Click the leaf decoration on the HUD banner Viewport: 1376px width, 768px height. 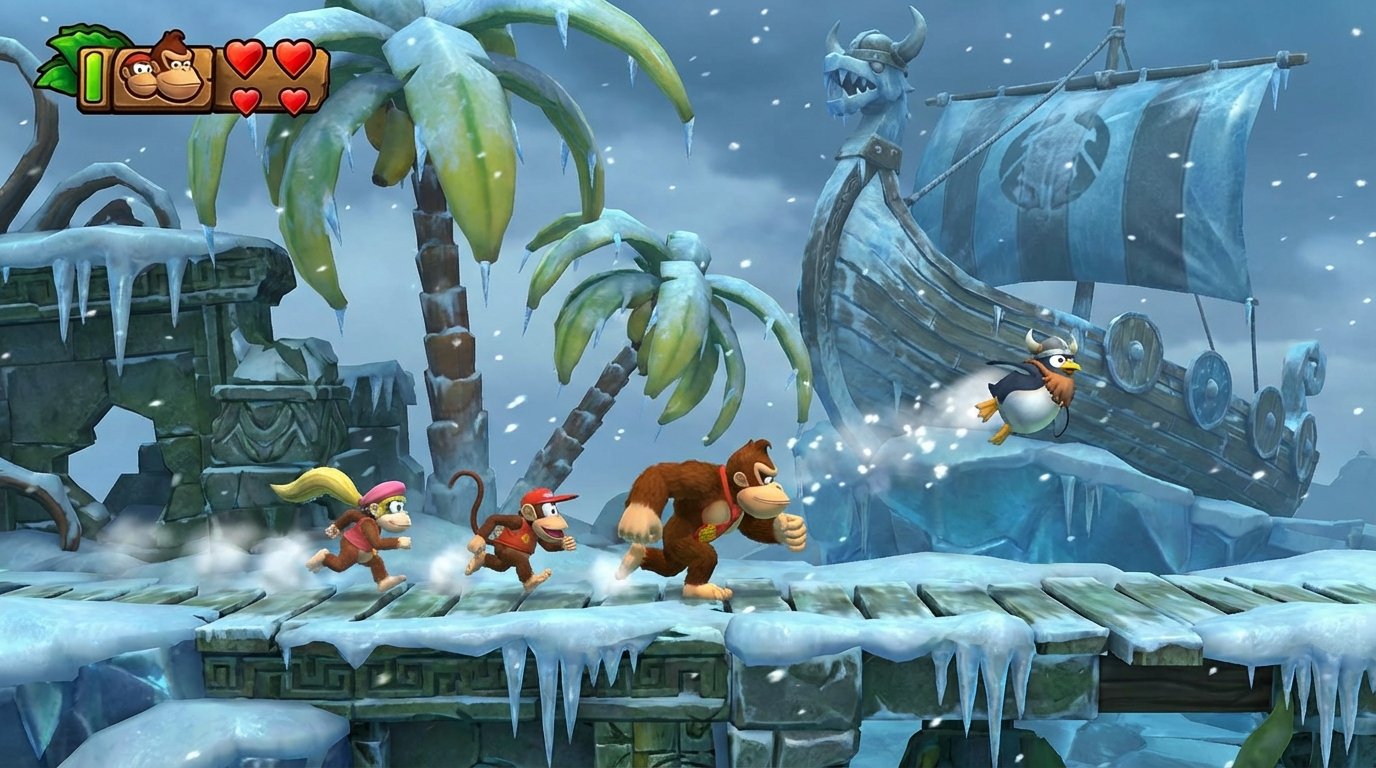74,46
